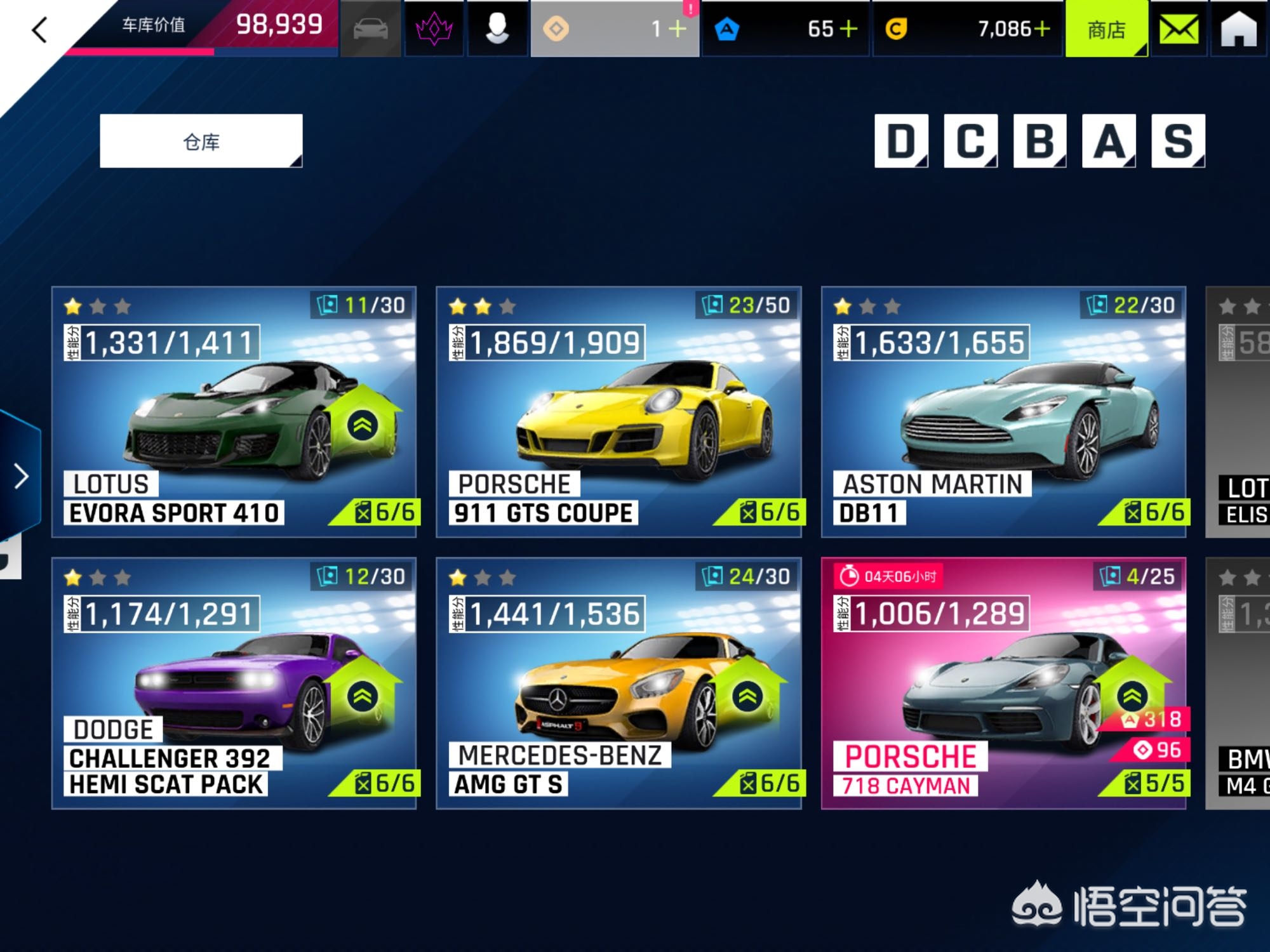Open the 仓库 warehouse button
Viewport: 1270px width, 952px height.
(201, 141)
